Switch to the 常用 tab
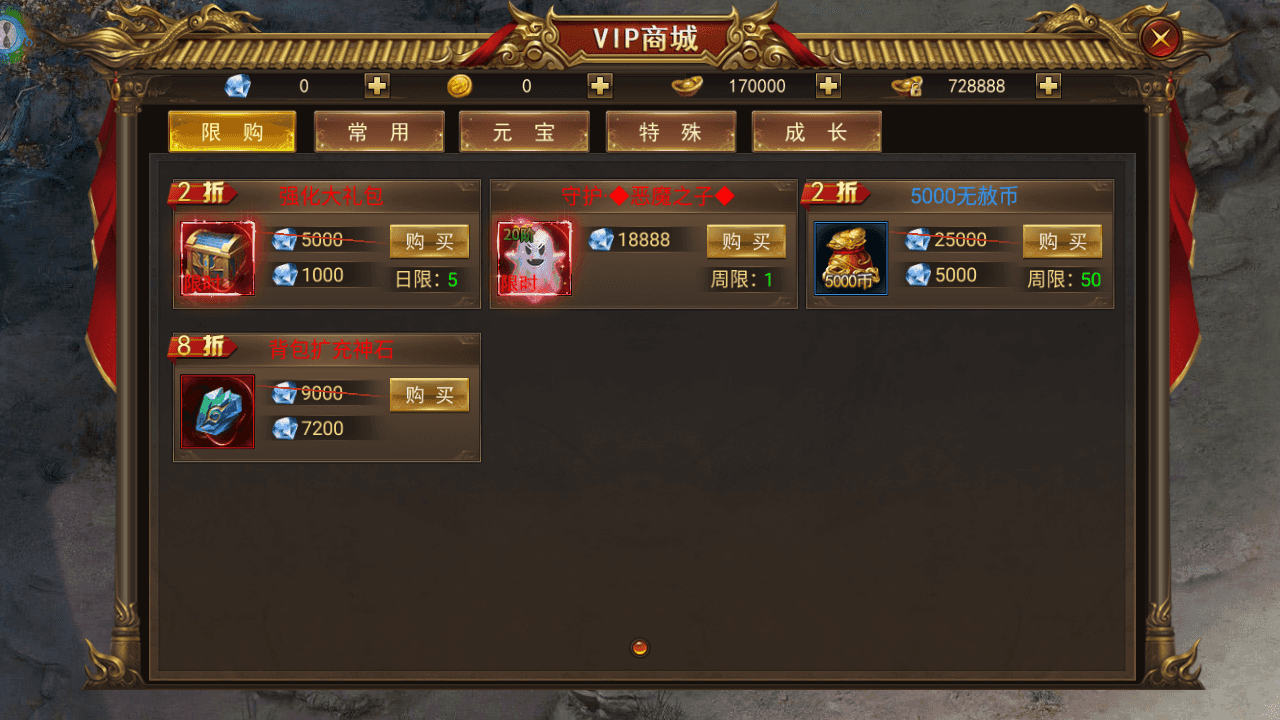This screenshot has width=1280, height=720. (379, 131)
